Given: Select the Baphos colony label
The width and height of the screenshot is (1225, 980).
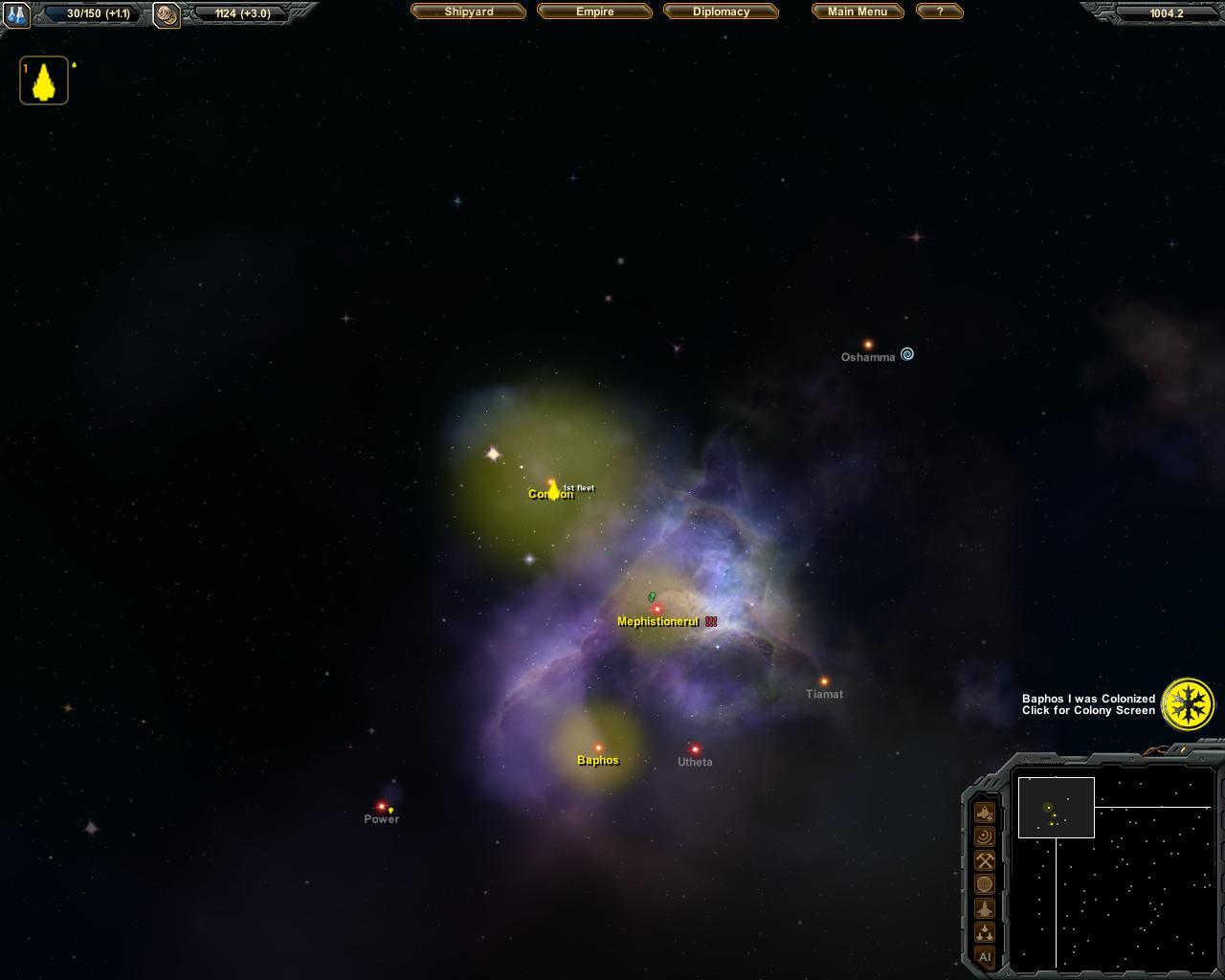Looking at the screenshot, I should click(598, 761).
